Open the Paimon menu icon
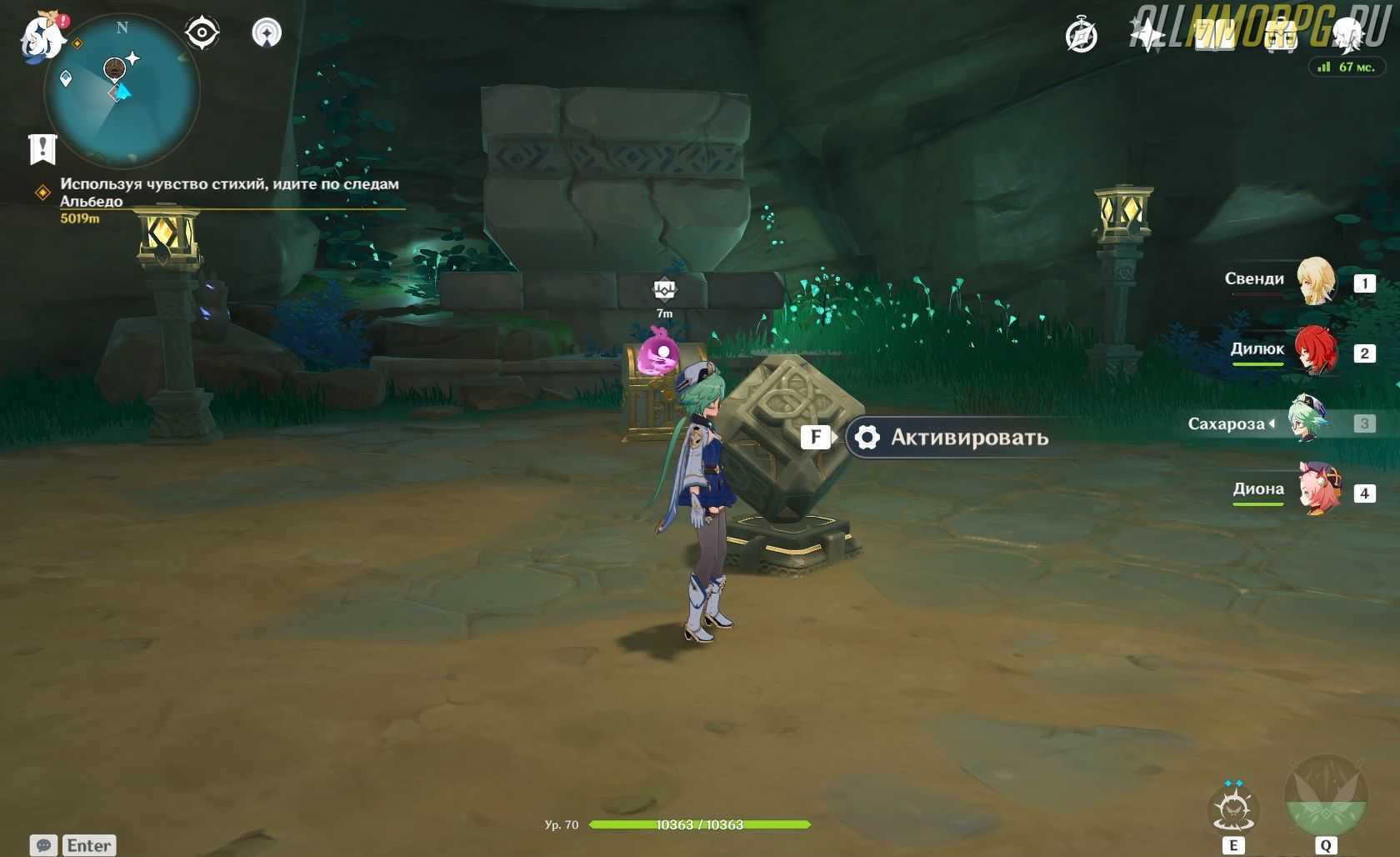1400x857 pixels. (x=42, y=37)
